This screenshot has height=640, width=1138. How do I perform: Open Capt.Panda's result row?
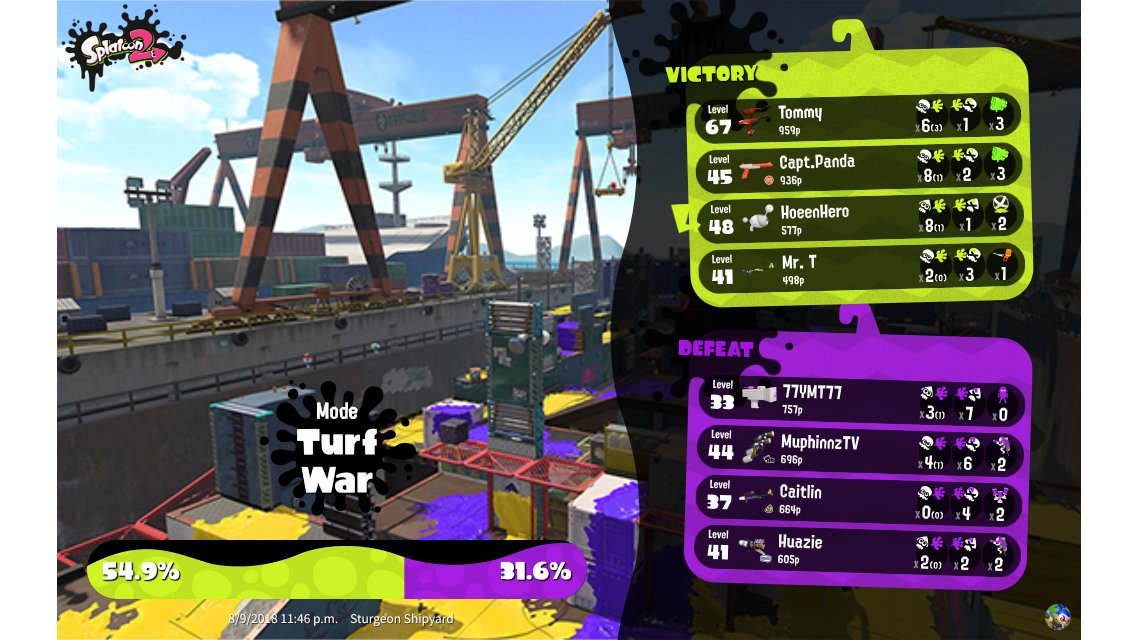[859, 167]
